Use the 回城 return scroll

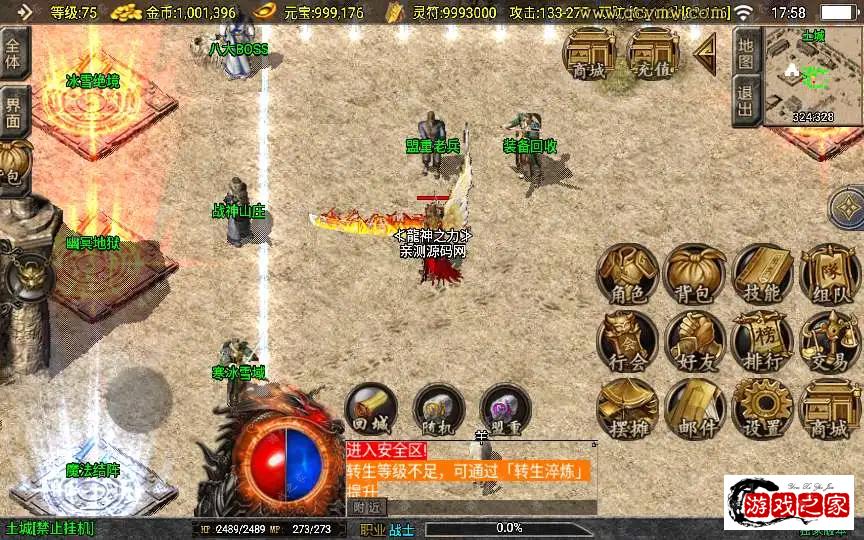coord(371,409)
